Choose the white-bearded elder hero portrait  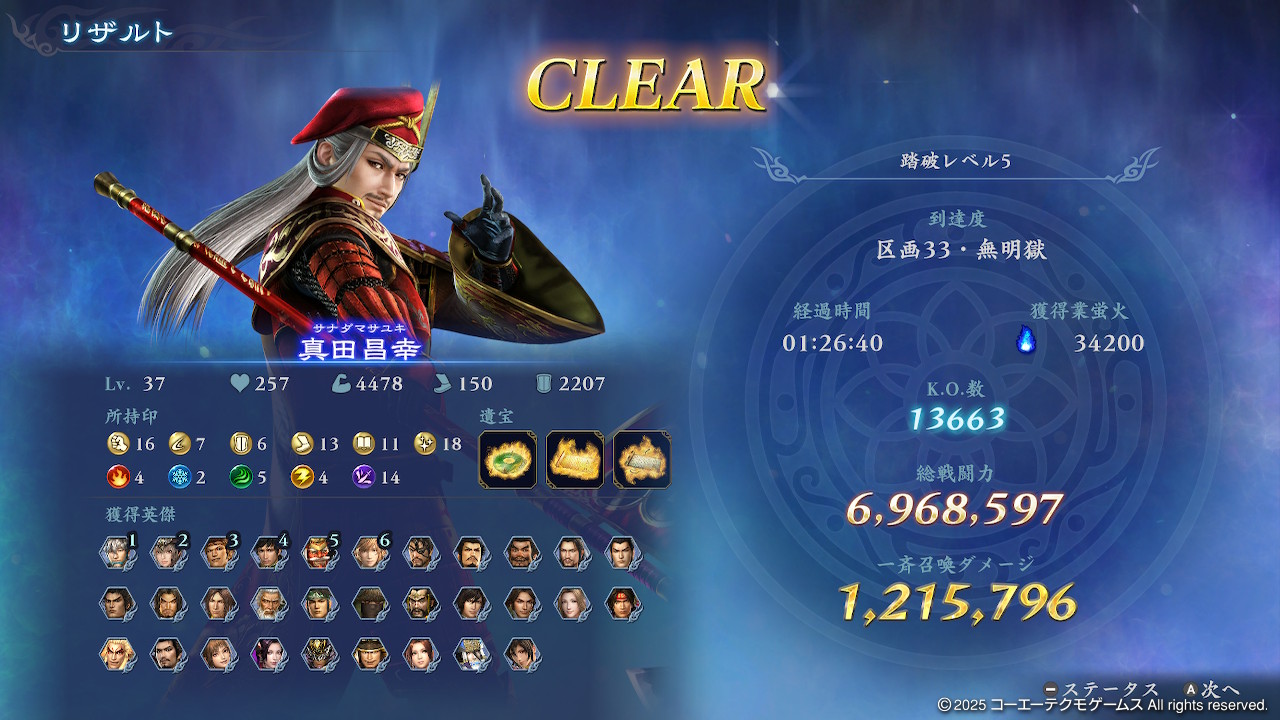pyautogui.click(x=268, y=603)
